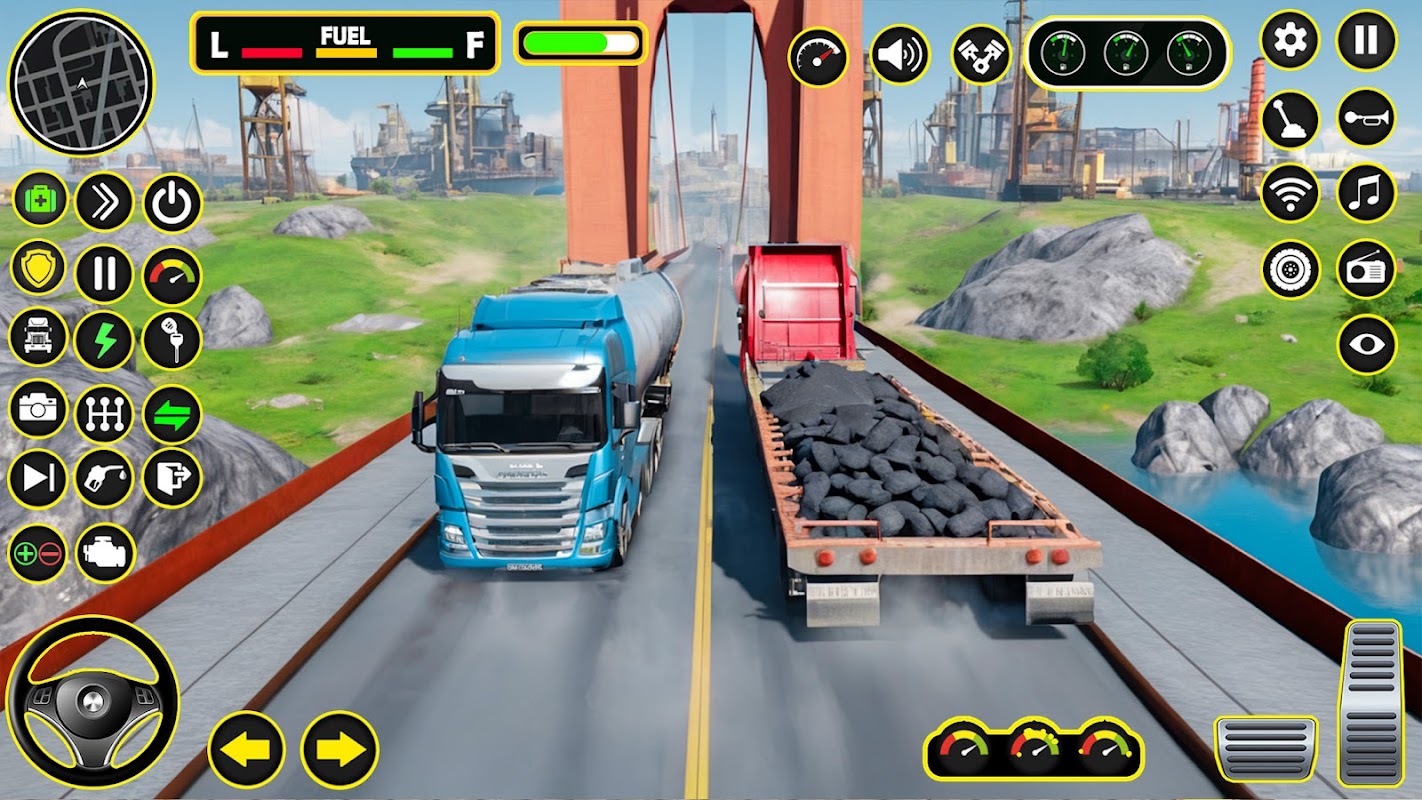Open the settings gear menu
Screen dimensions: 1422x800
tap(1290, 41)
